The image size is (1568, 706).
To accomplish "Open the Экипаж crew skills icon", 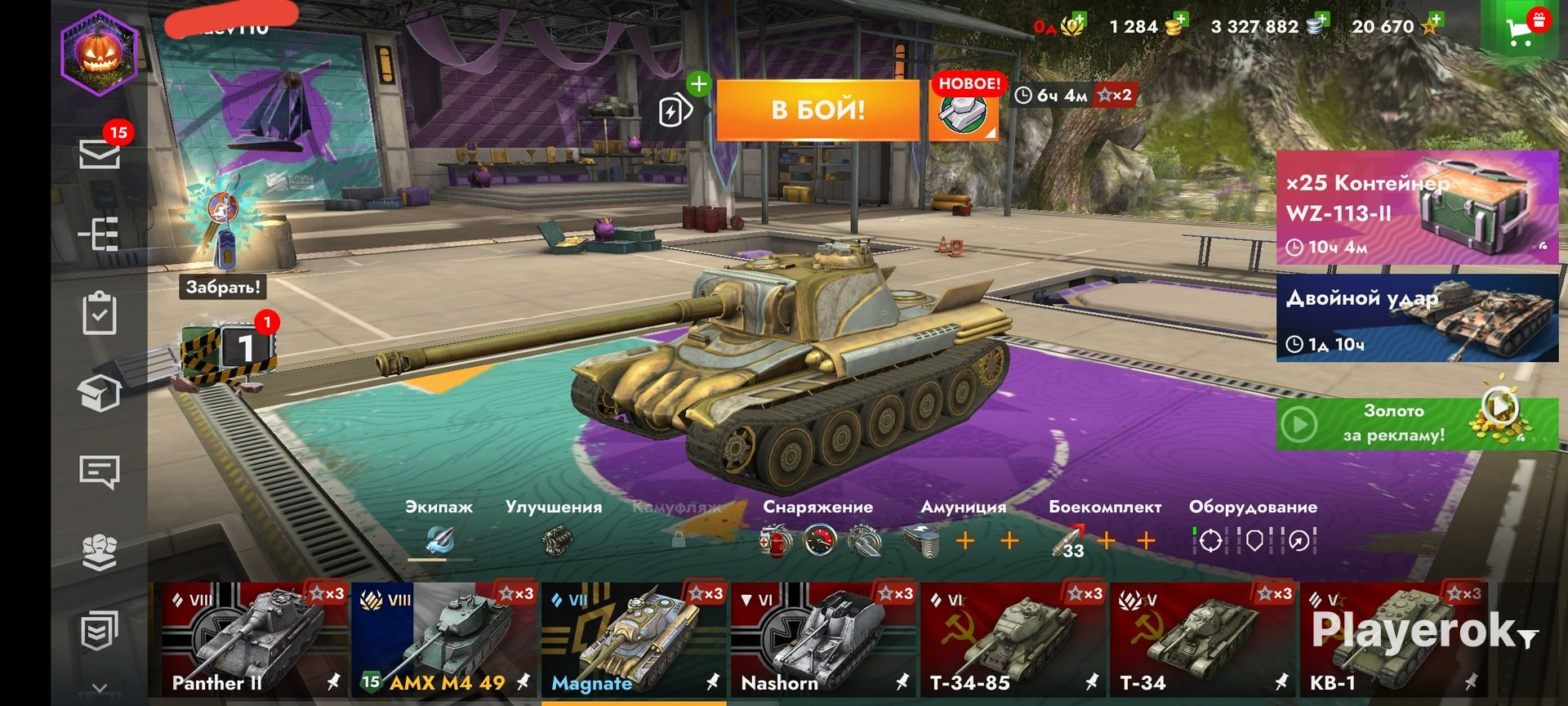I will (x=440, y=540).
